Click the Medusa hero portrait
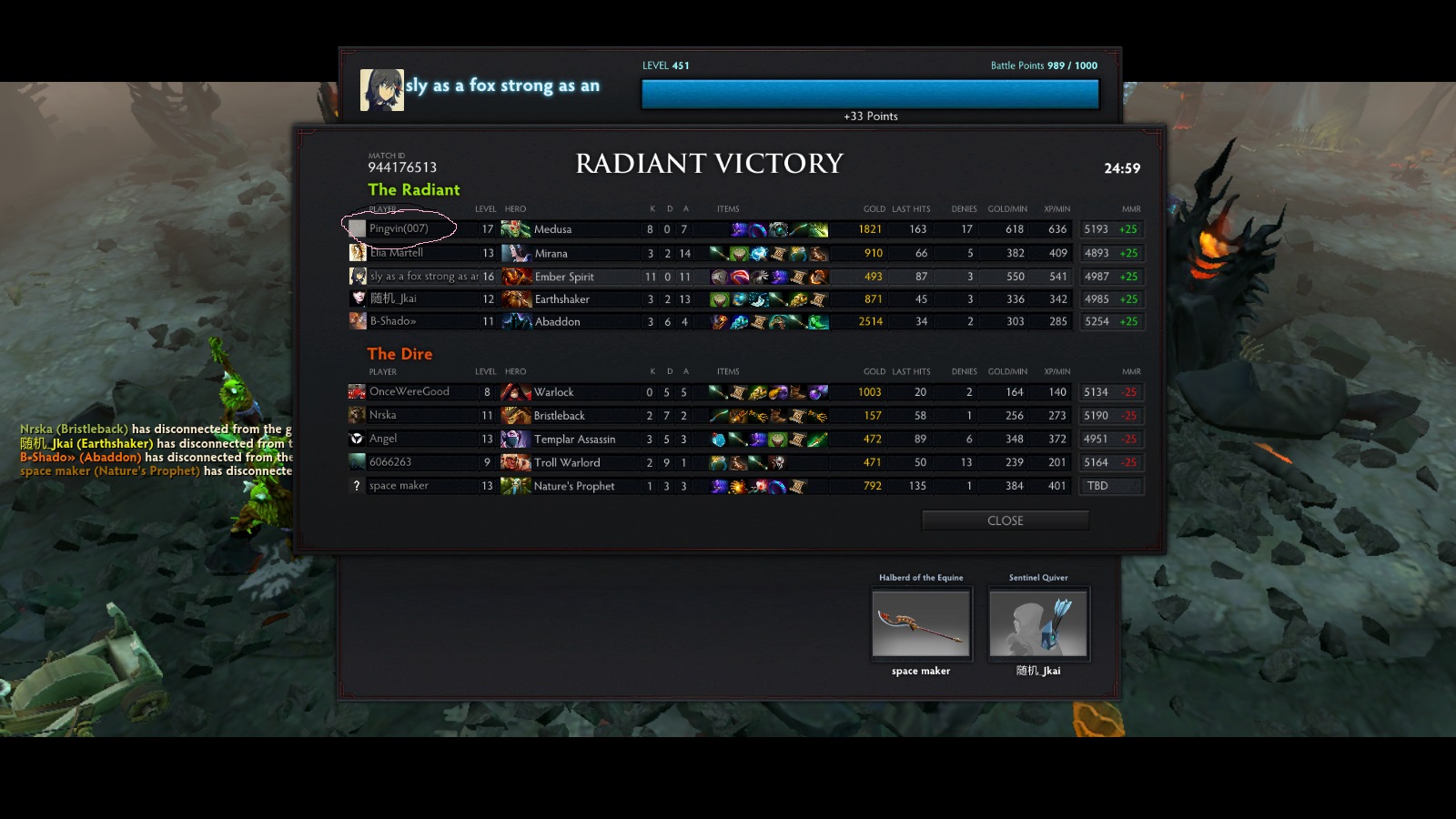Screen dimensions: 1456x819 pos(516,229)
